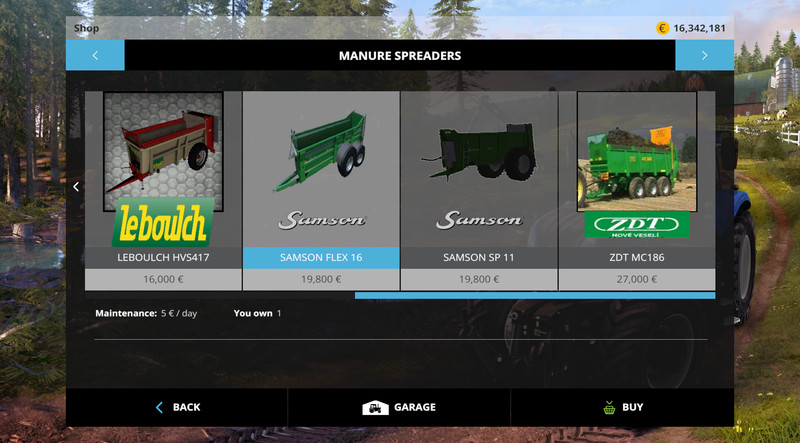
Task: Open the Garage
Action: click(399, 407)
